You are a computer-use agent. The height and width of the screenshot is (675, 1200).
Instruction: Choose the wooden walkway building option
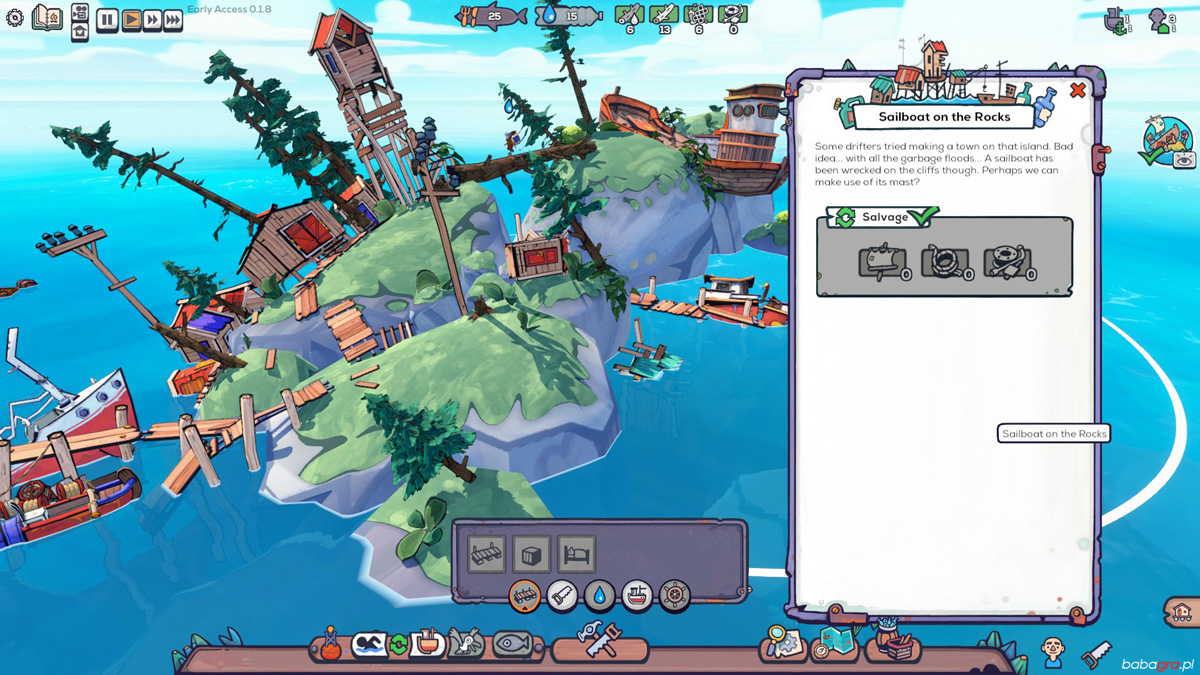tap(487, 553)
